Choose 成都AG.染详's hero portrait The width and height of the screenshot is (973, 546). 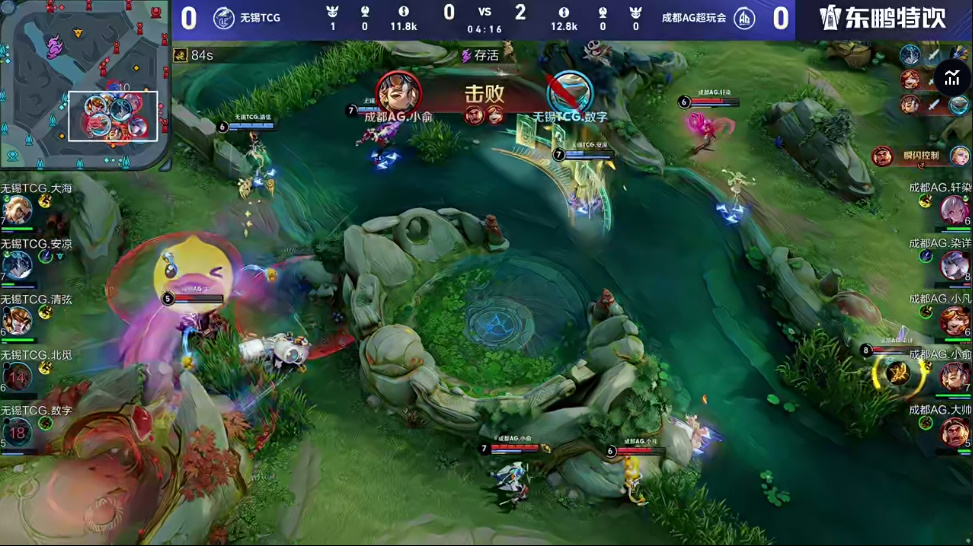pos(955,266)
